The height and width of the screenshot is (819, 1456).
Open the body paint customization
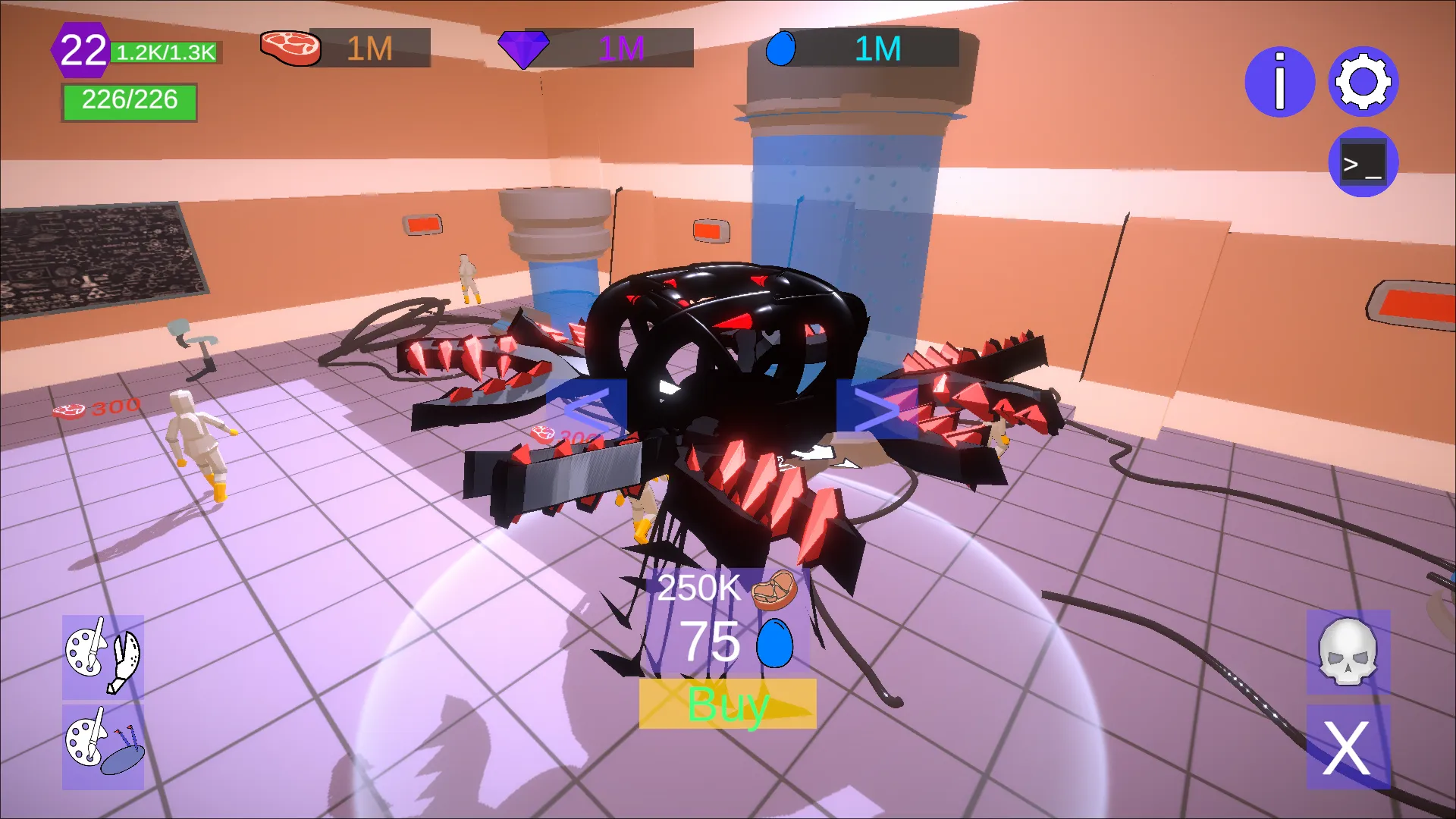(103, 747)
